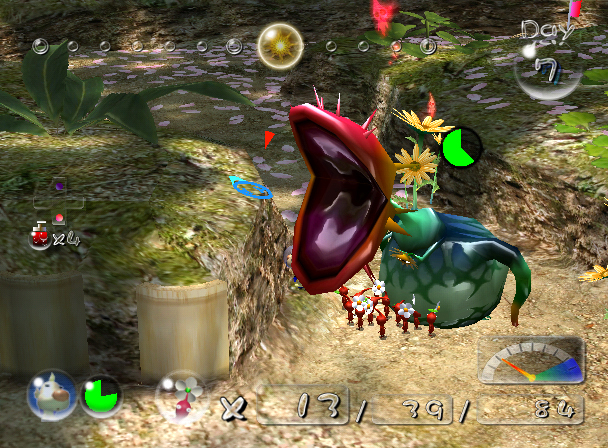The image size is (608, 448).
Task: Choose the red Pikmin flower icon
Action: pos(182,397)
